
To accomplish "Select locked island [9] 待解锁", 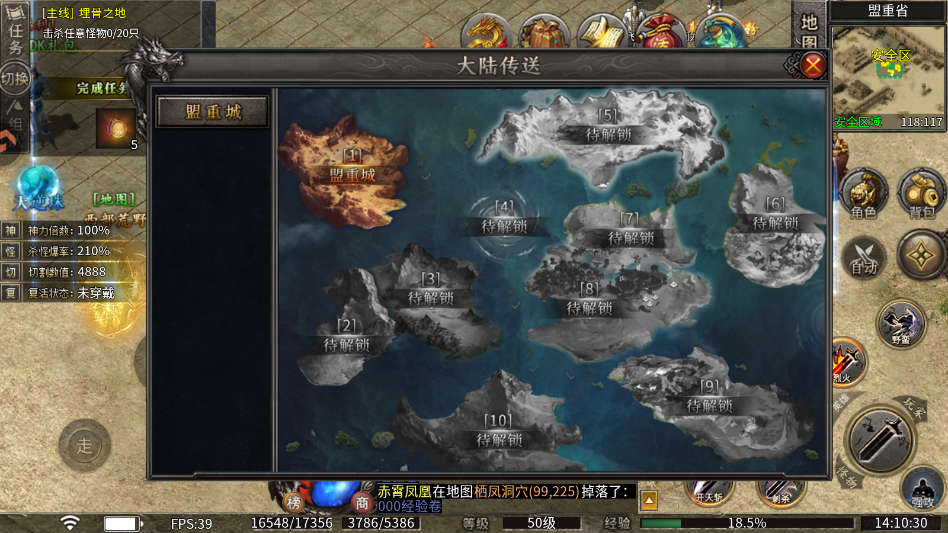I will tap(710, 398).
